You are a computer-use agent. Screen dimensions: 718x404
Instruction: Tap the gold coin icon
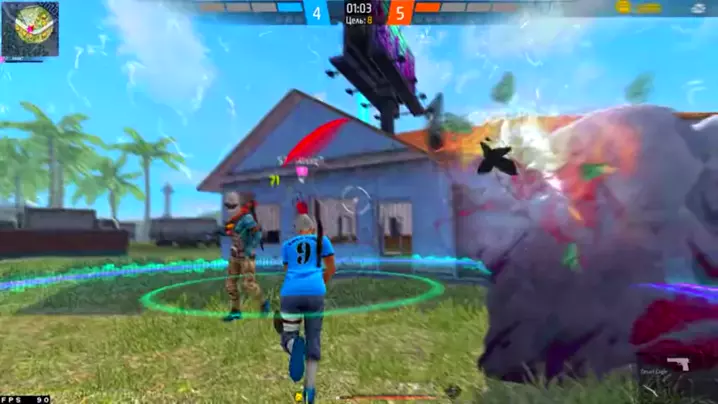[623, 8]
